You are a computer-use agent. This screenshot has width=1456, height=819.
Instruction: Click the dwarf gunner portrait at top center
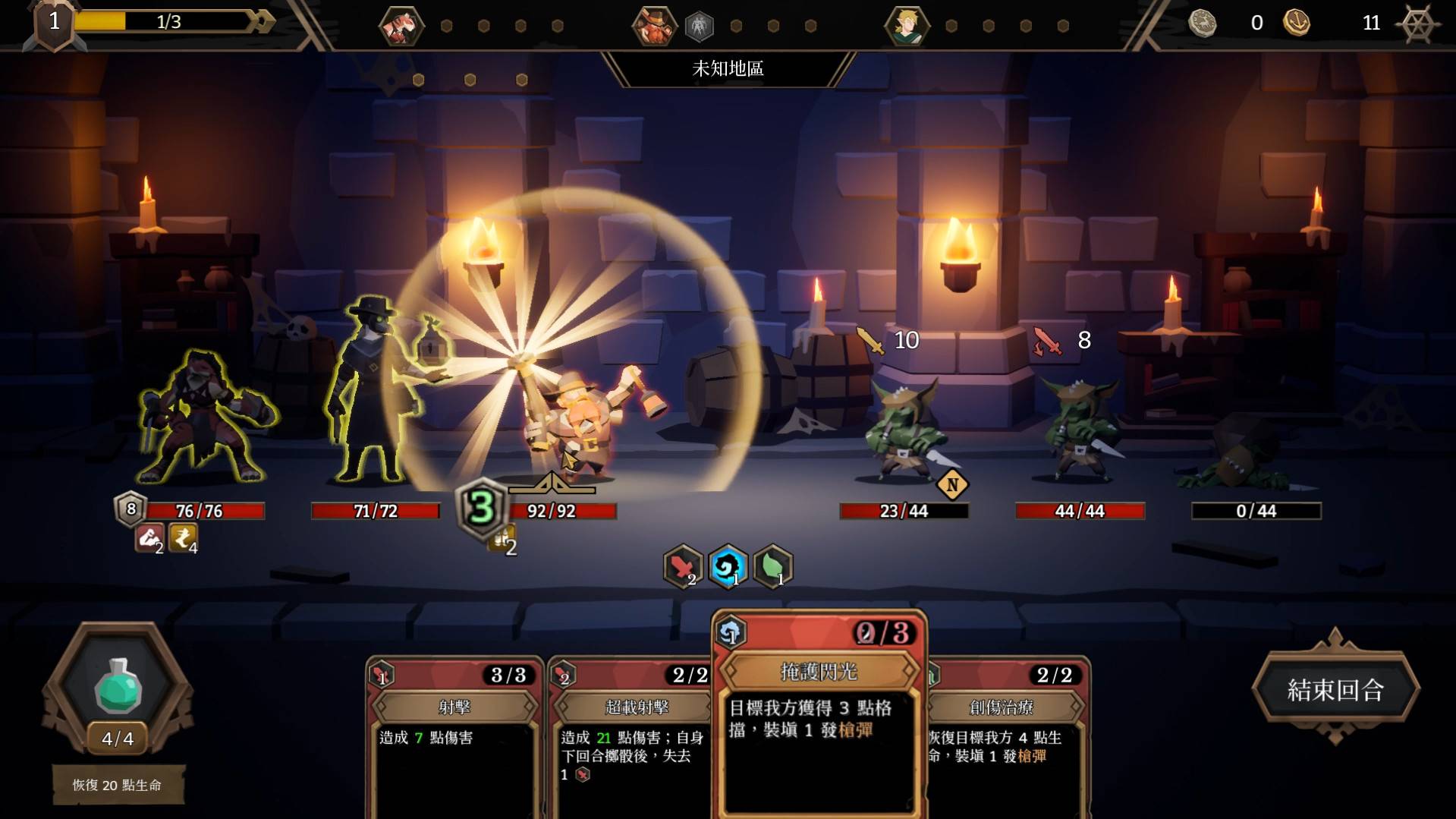click(656, 25)
